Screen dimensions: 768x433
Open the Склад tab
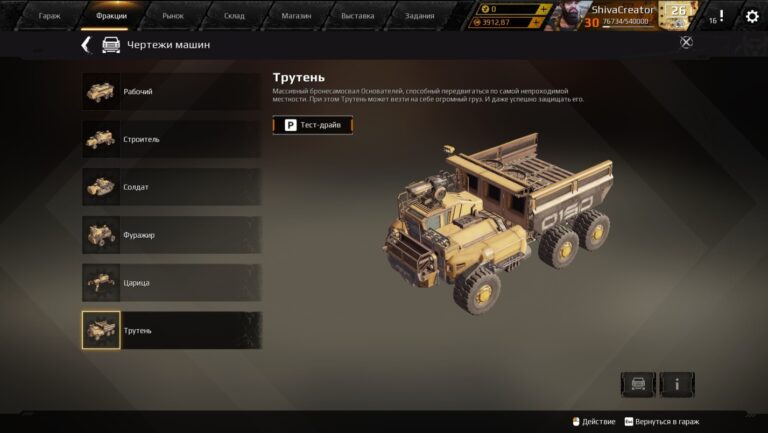click(x=234, y=16)
